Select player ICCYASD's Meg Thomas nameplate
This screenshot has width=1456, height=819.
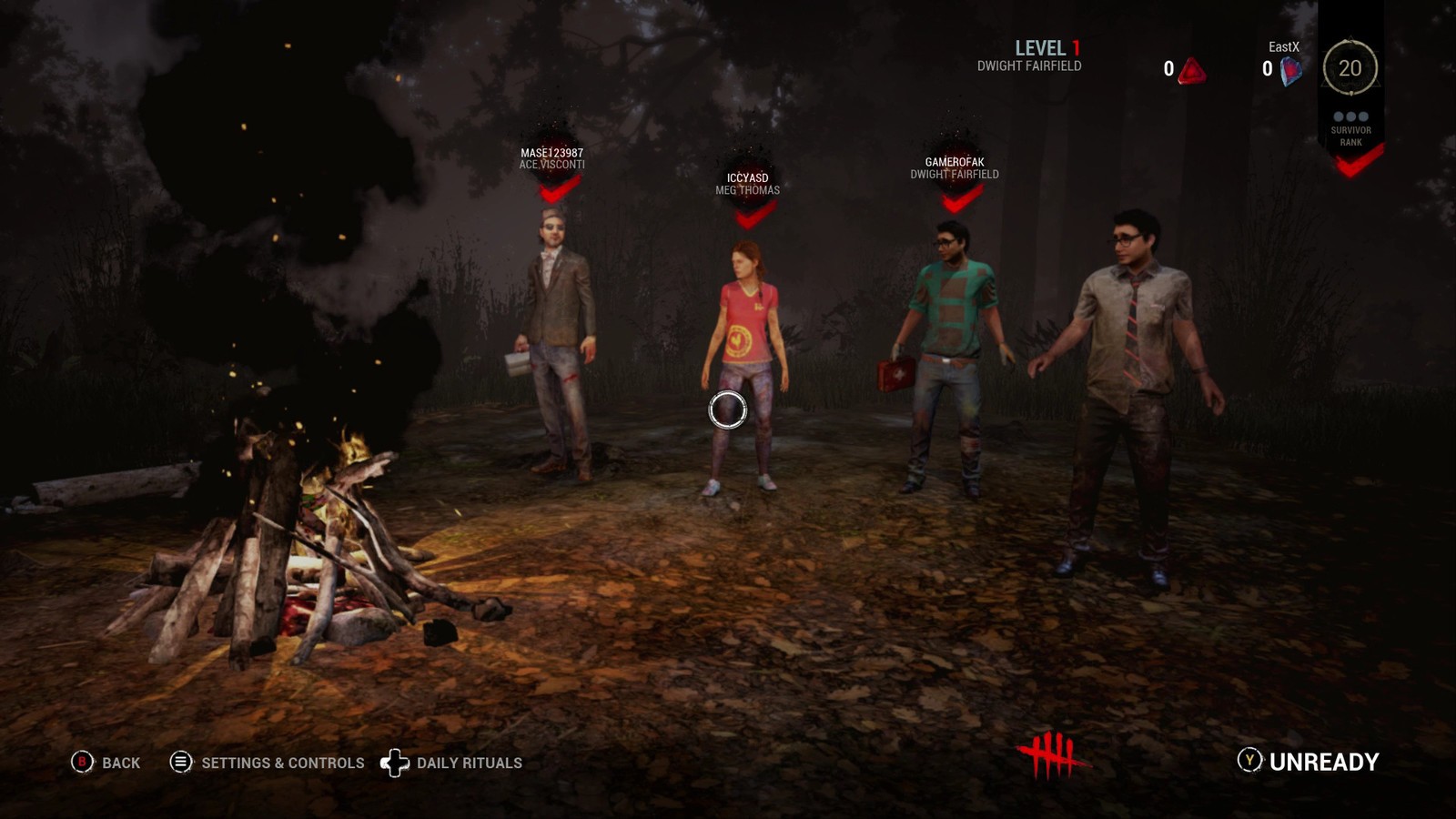point(747,184)
